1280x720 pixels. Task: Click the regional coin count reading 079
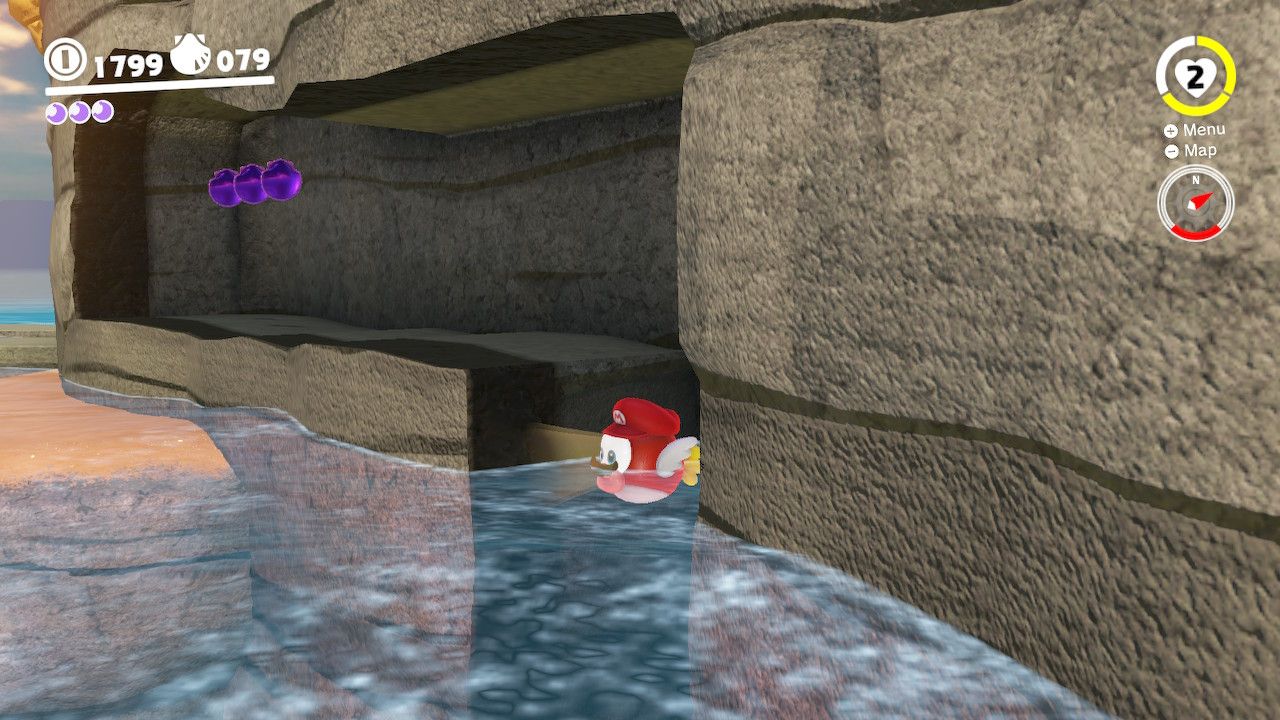click(242, 60)
